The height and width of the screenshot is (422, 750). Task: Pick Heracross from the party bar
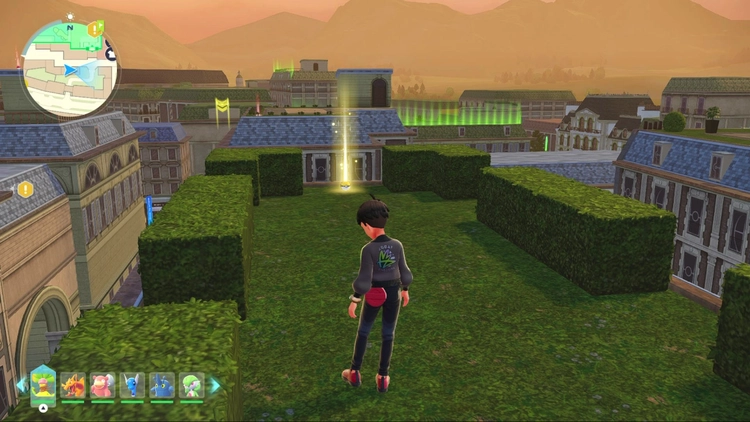click(162, 385)
